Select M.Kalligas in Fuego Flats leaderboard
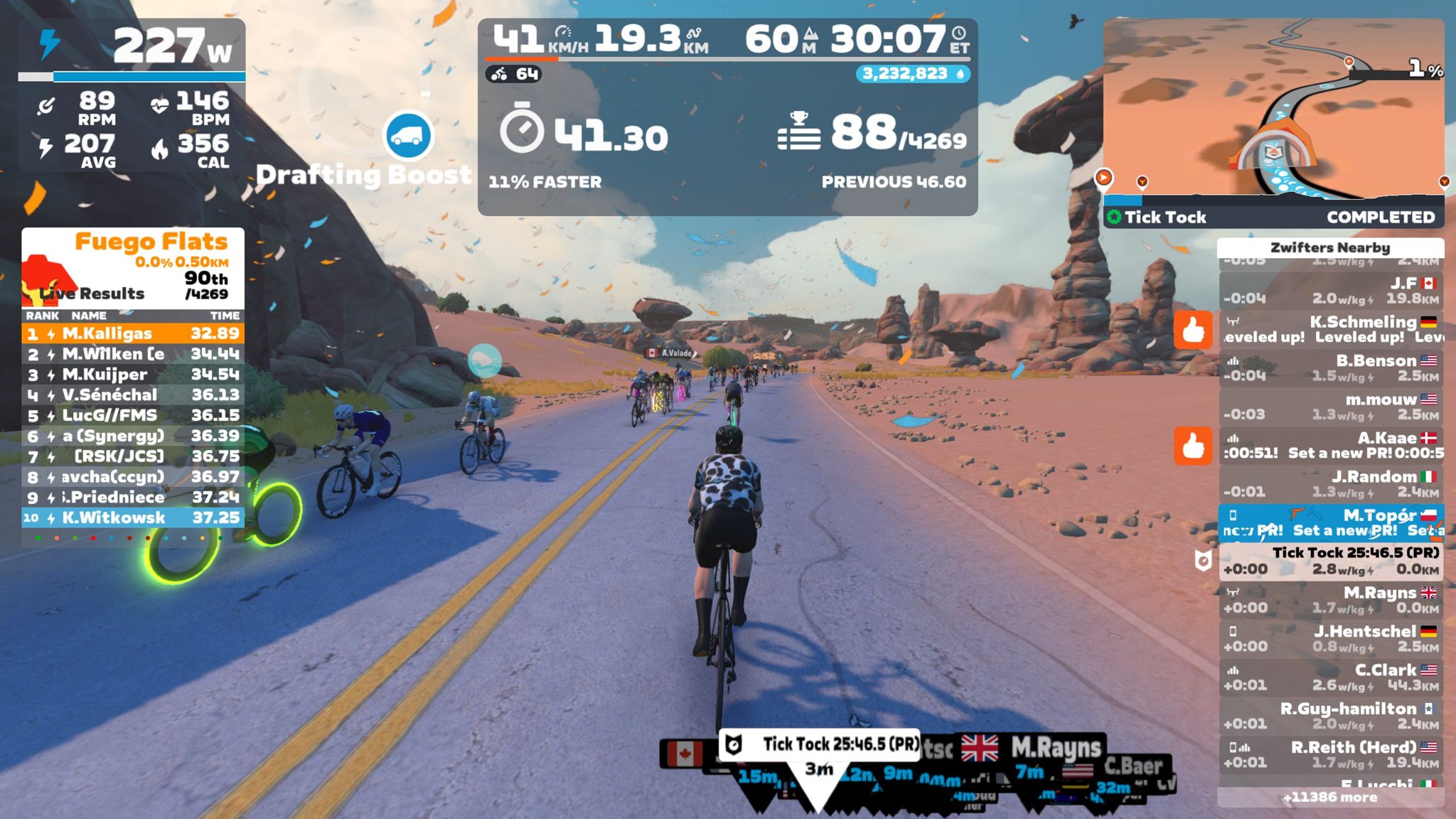The image size is (1456, 819). tap(133, 333)
